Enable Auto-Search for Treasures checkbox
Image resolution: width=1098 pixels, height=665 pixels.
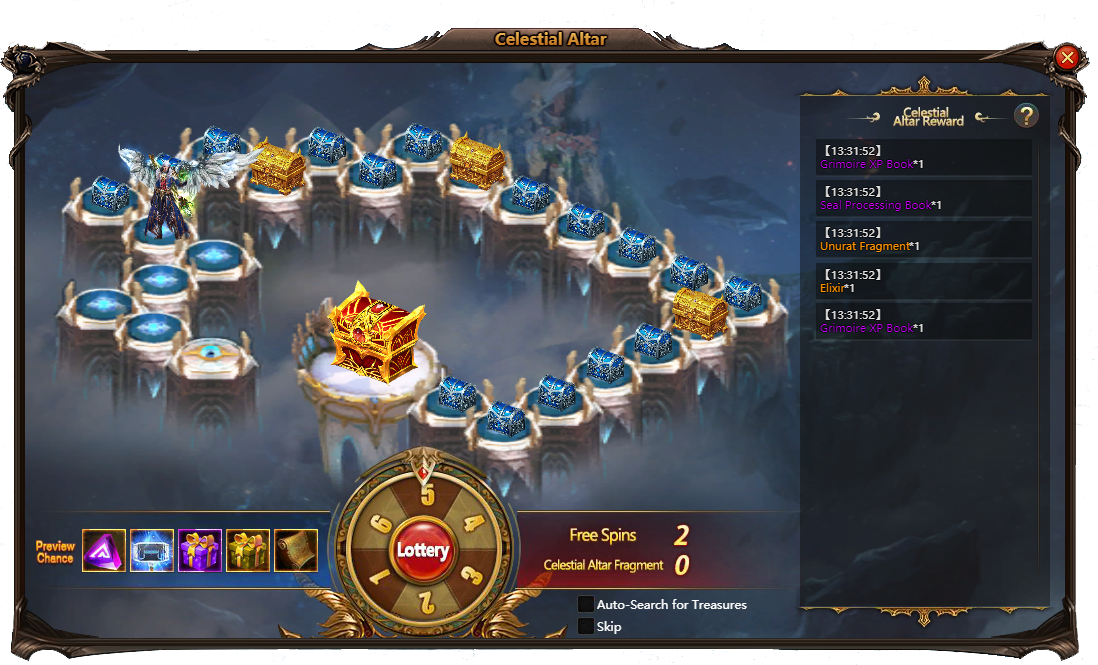tap(586, 604)
